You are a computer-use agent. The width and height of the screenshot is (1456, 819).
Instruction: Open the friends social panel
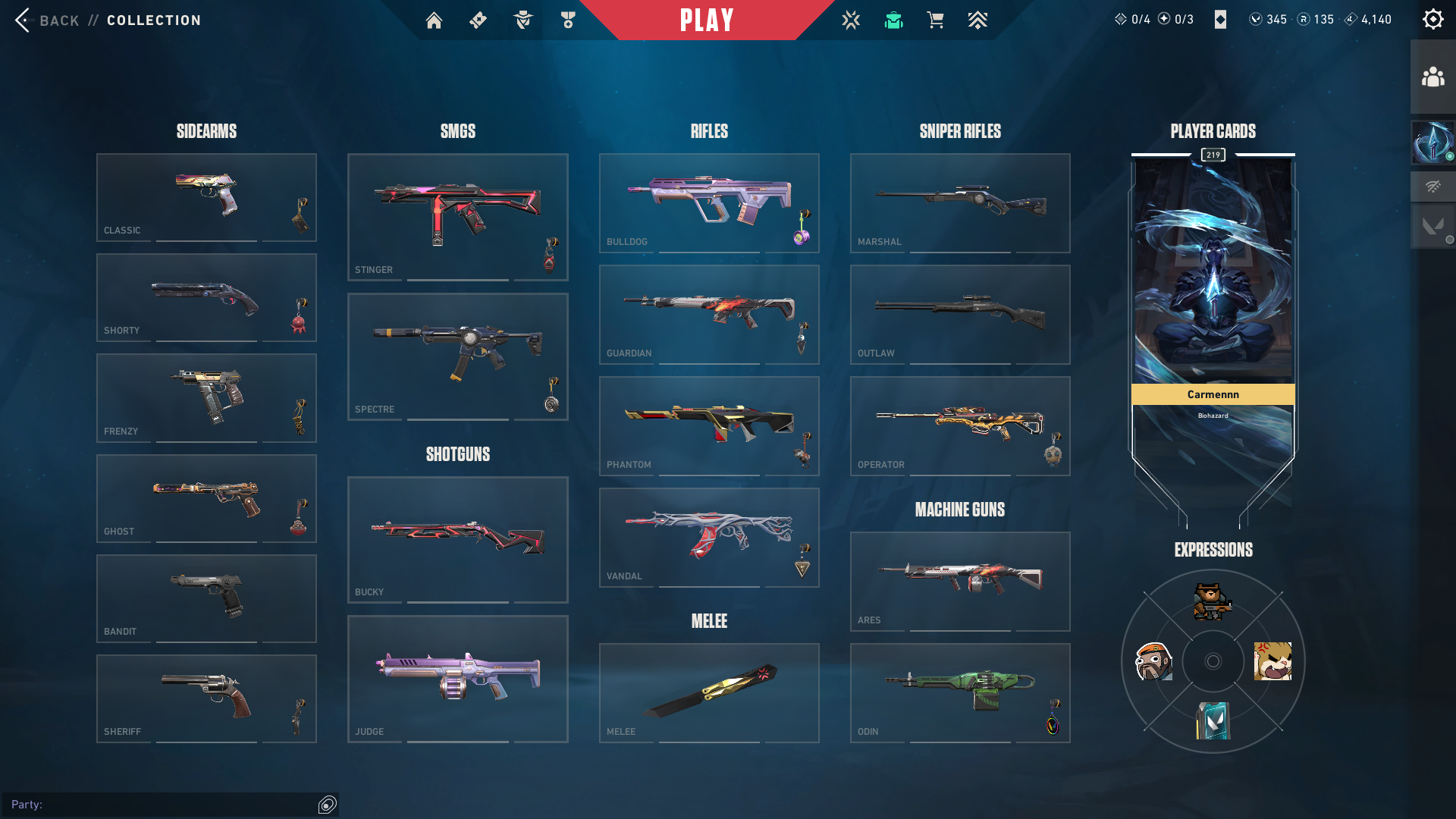(x=1432, y=77)
